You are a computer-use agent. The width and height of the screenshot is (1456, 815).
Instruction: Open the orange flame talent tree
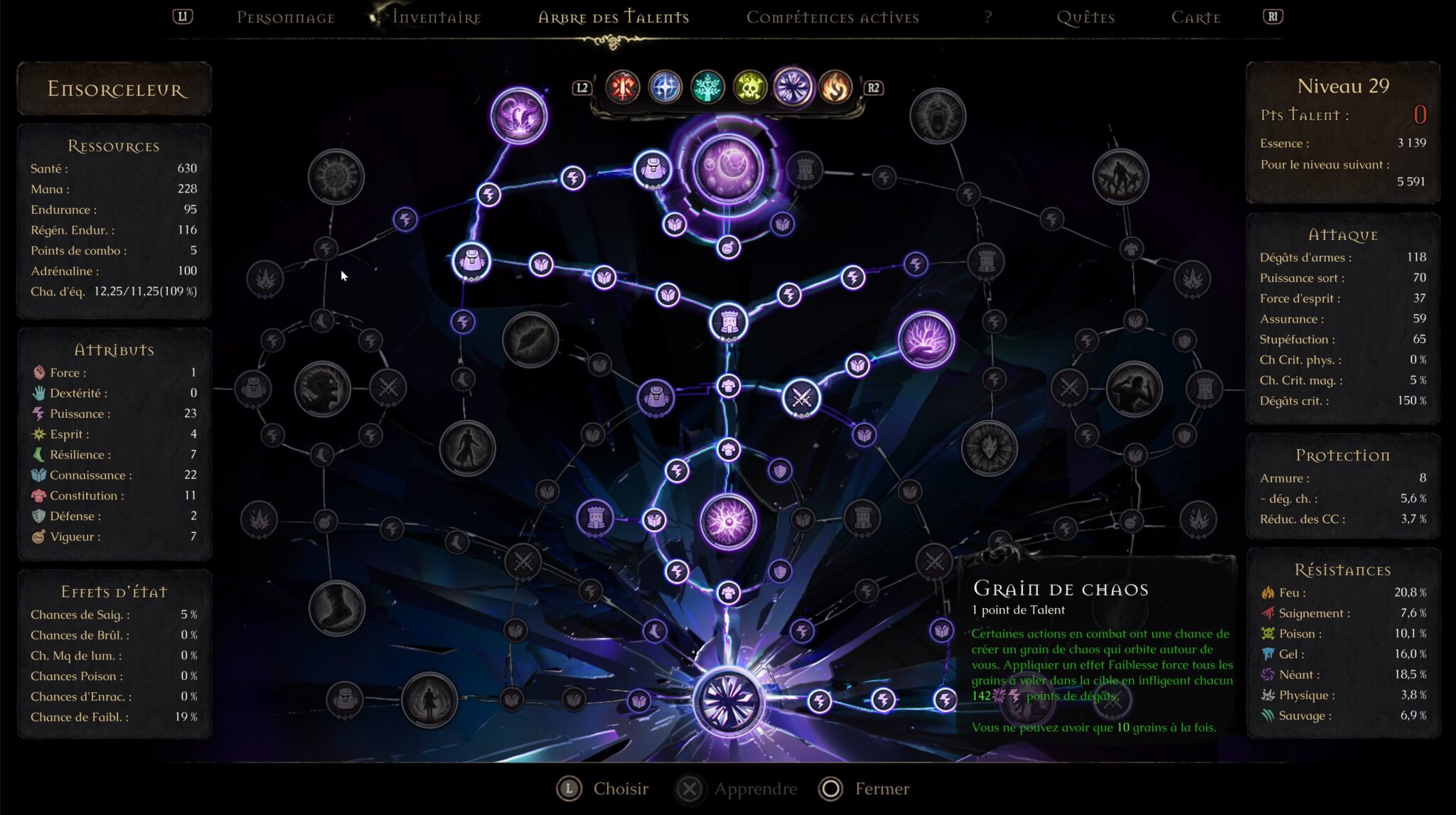pos(835,87)
